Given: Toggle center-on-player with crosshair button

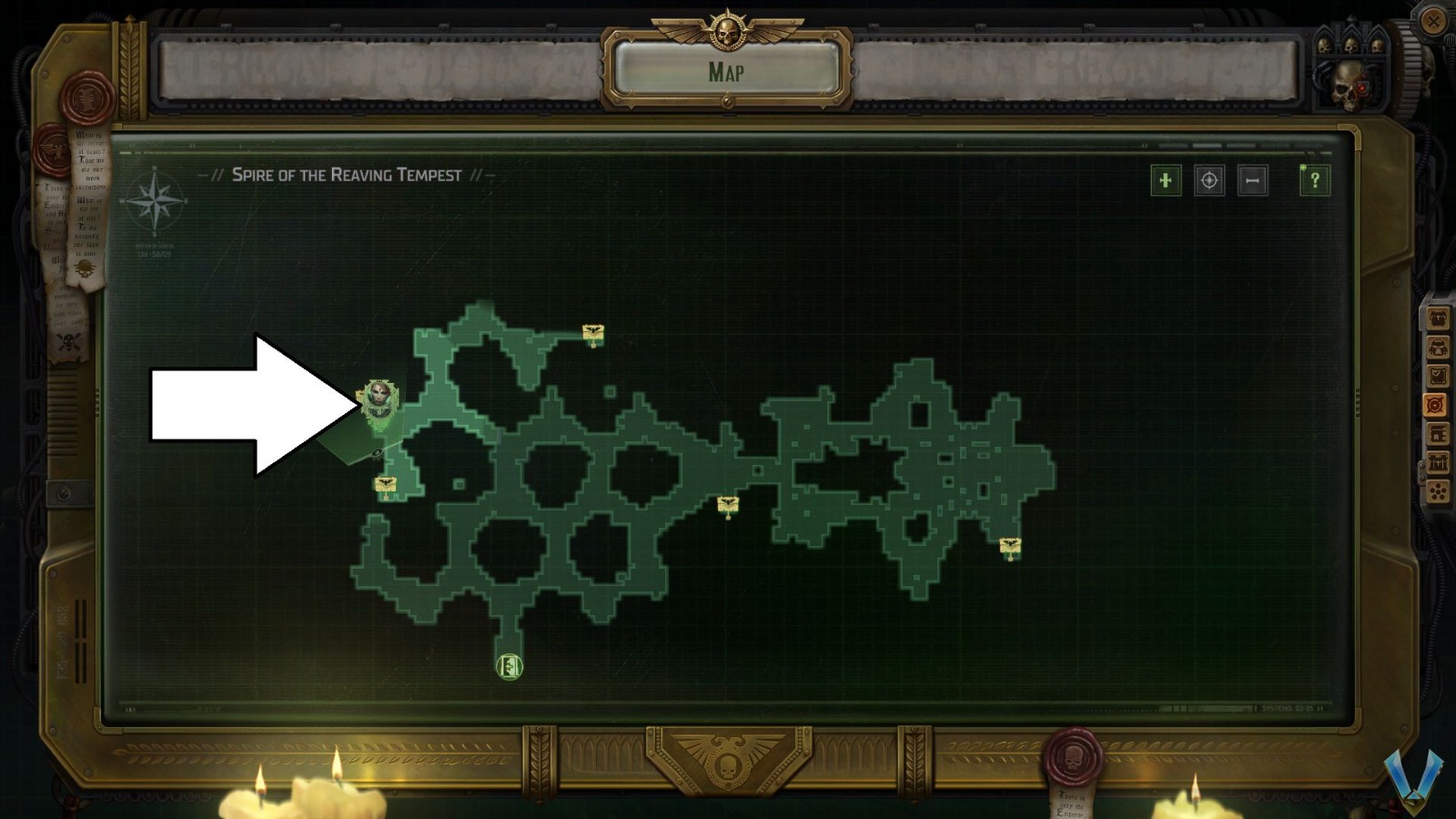Looking at the screenshot, I should [x=1208, y=181].
